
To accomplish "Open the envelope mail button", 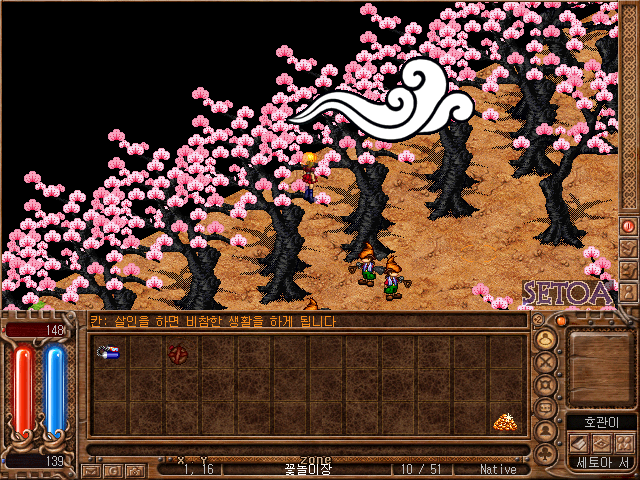I will coord(91,469).
